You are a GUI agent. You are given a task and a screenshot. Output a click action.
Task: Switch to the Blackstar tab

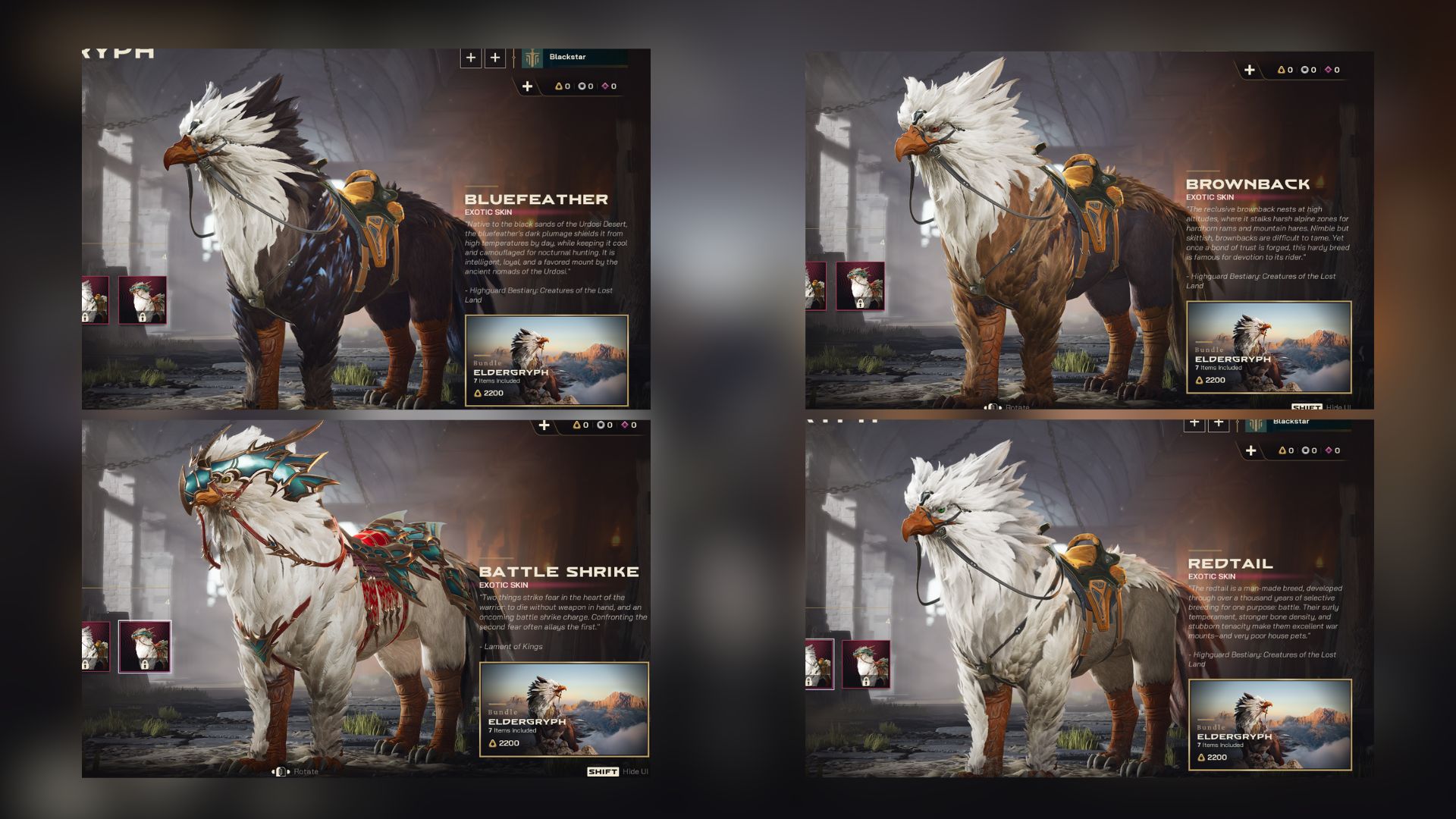point(576,55)
